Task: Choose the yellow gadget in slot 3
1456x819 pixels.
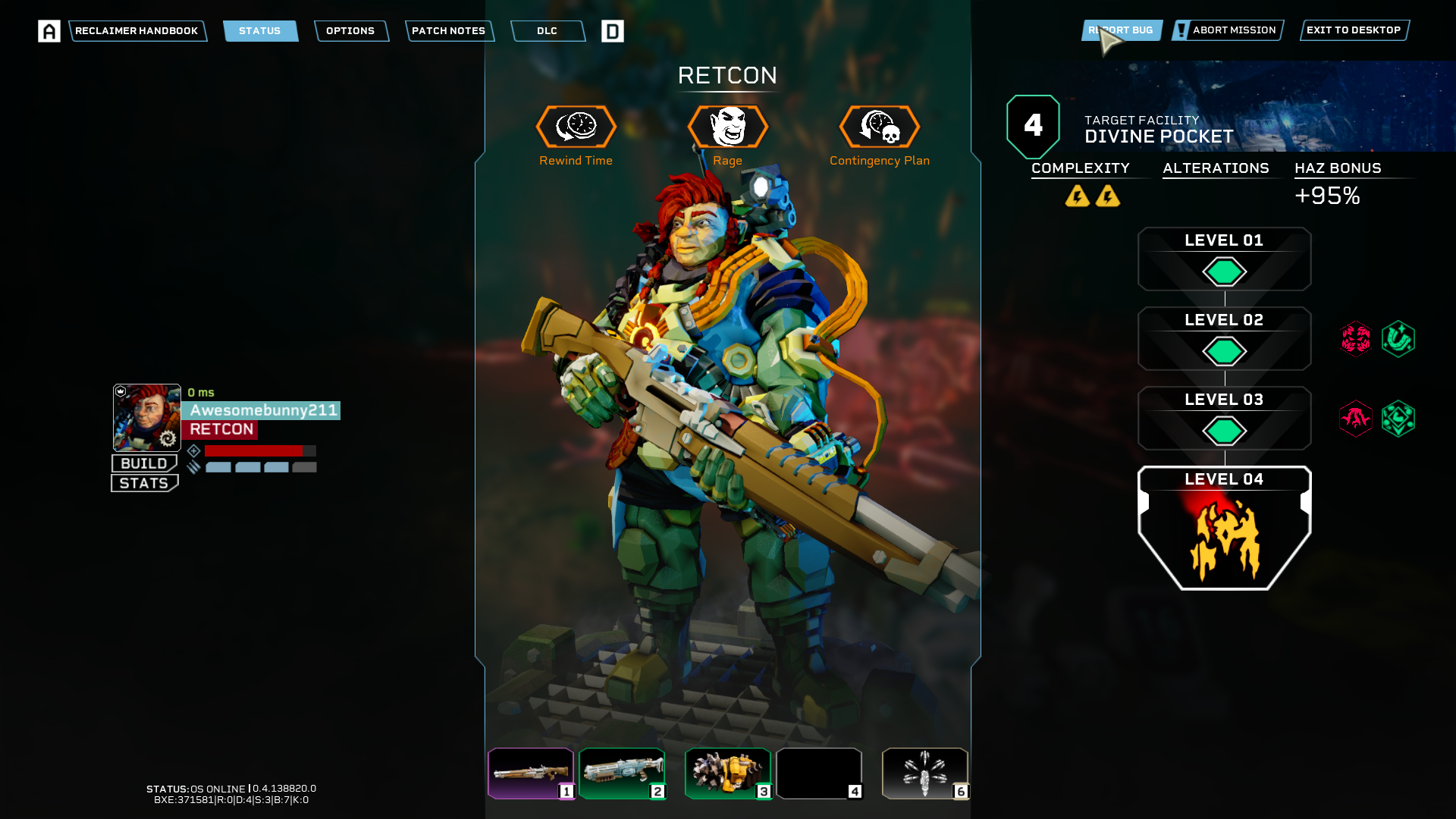Action: pyautogui.click(x=728, y=773)
